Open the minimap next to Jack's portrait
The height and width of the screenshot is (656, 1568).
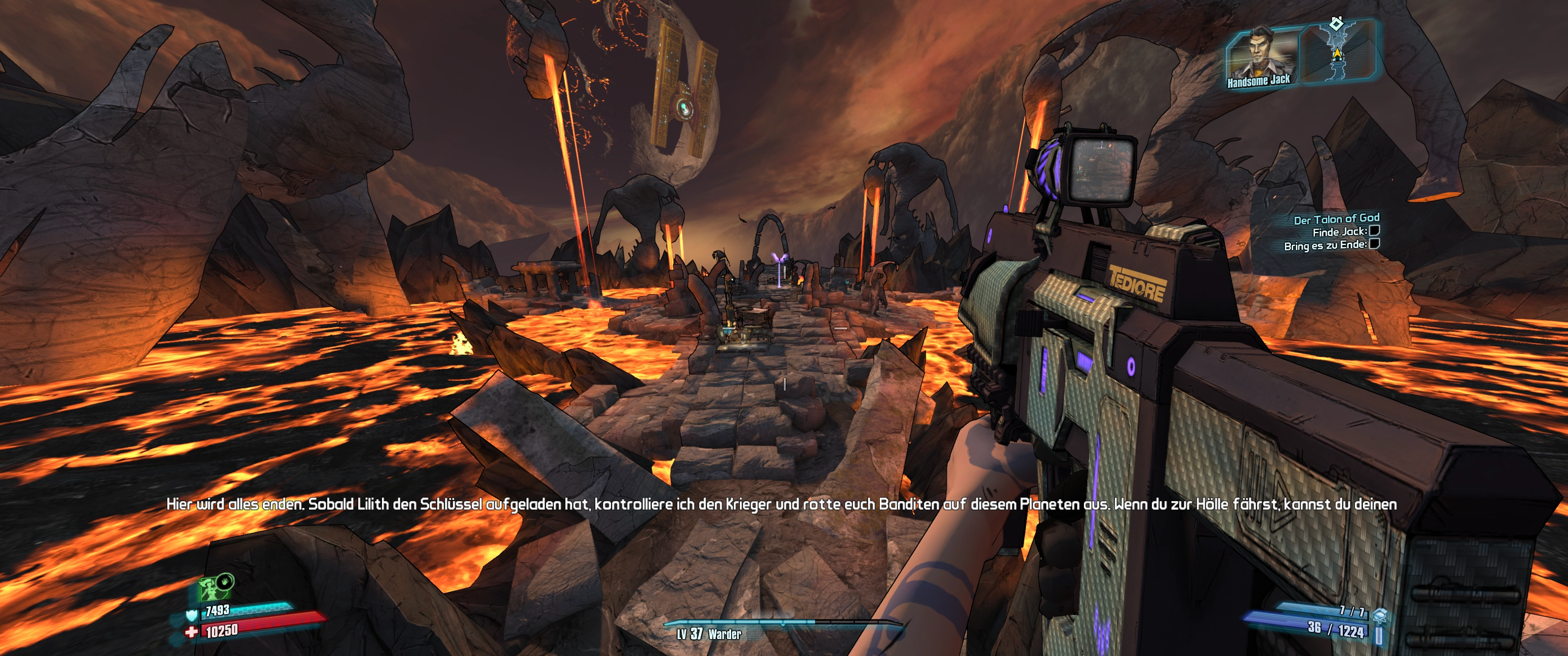[1337, 52]
